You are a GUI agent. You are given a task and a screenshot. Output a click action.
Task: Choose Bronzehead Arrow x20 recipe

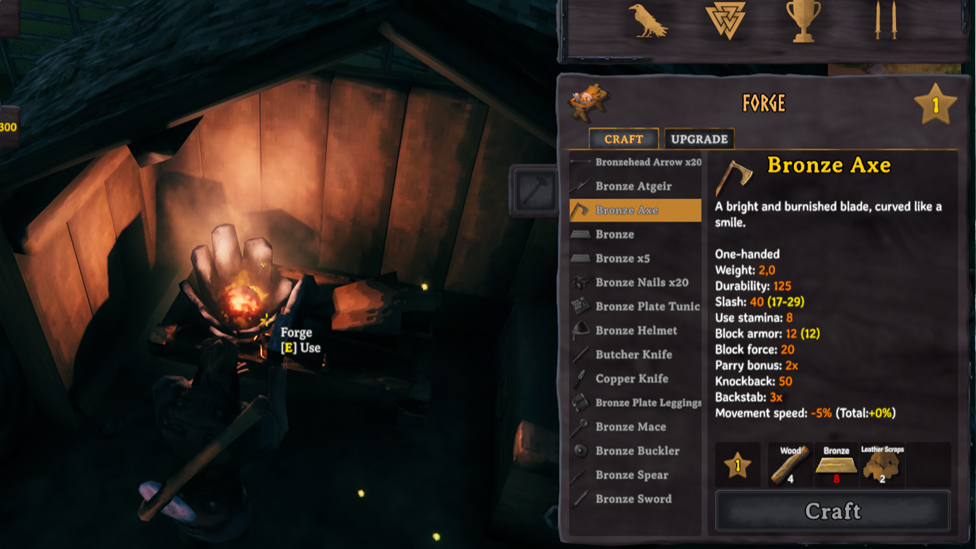(636, 162)
